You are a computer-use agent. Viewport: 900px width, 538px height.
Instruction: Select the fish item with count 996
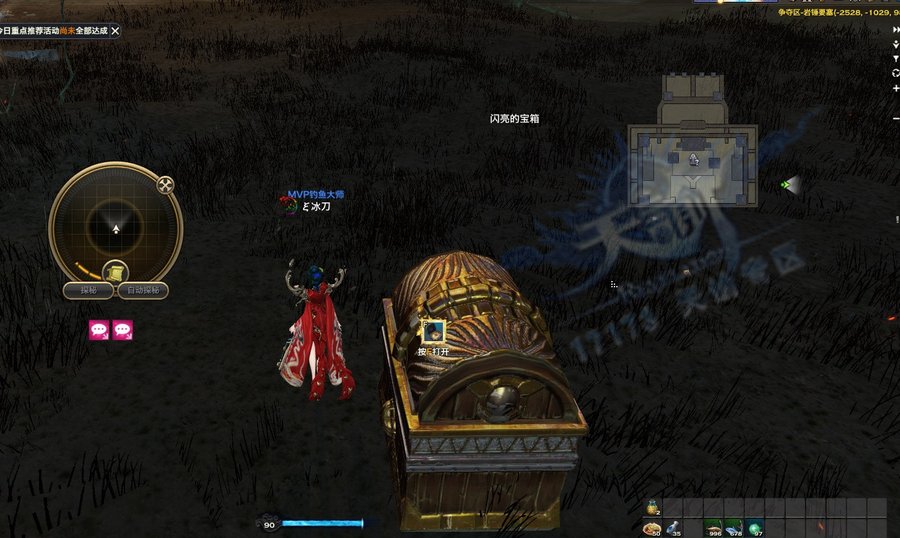713,528
